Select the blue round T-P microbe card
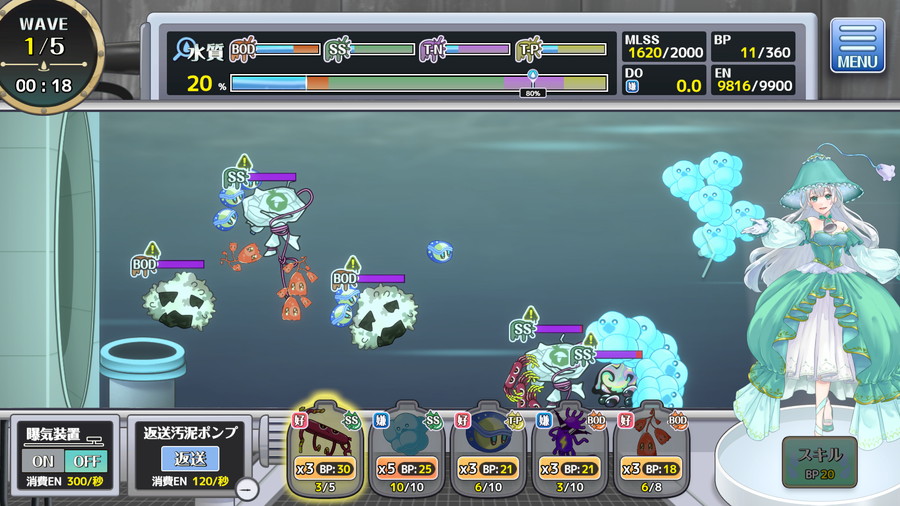This screenshot has height=506, width=900. (488, 449)
